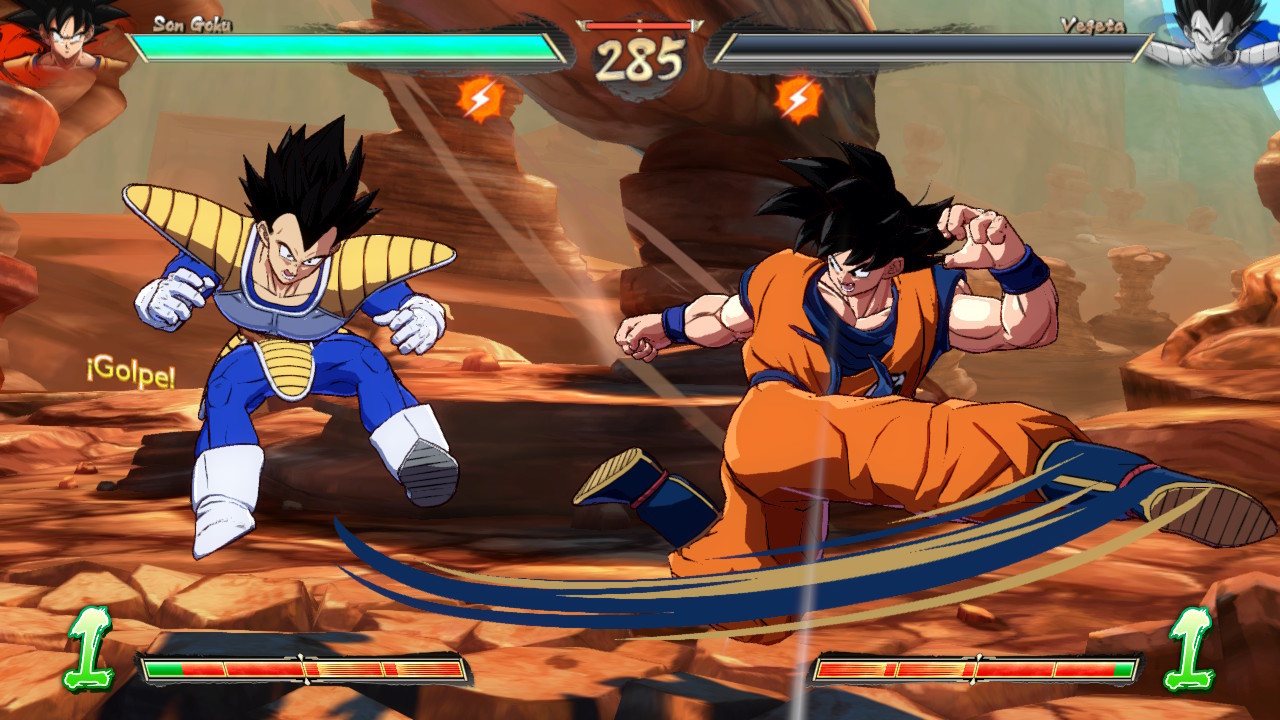Click the lightning bolt inside the right spark burst
Screen dimensions: 1280x720
pos(796,100)
